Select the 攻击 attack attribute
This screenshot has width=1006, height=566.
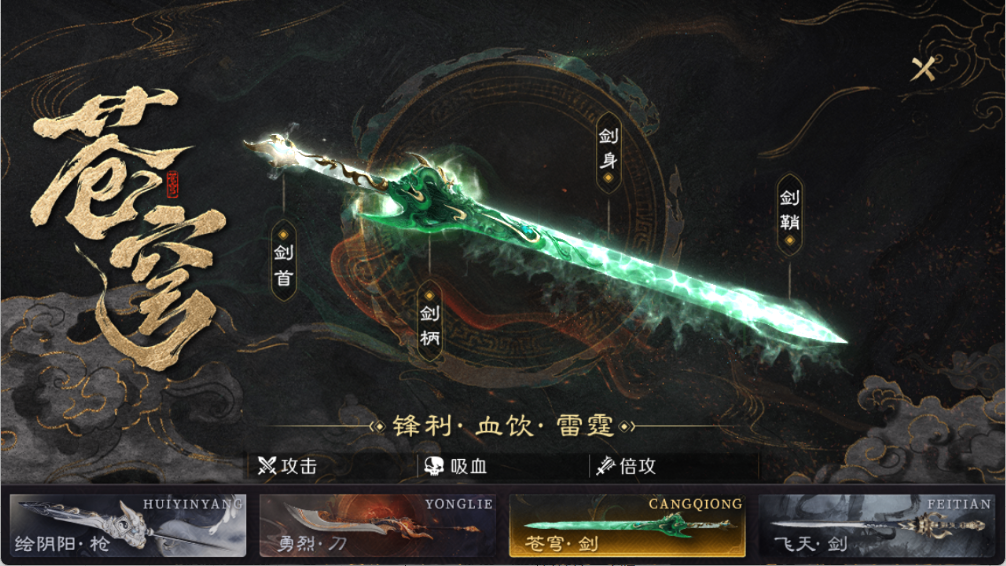pyautogui.click(x=288, y=466)
